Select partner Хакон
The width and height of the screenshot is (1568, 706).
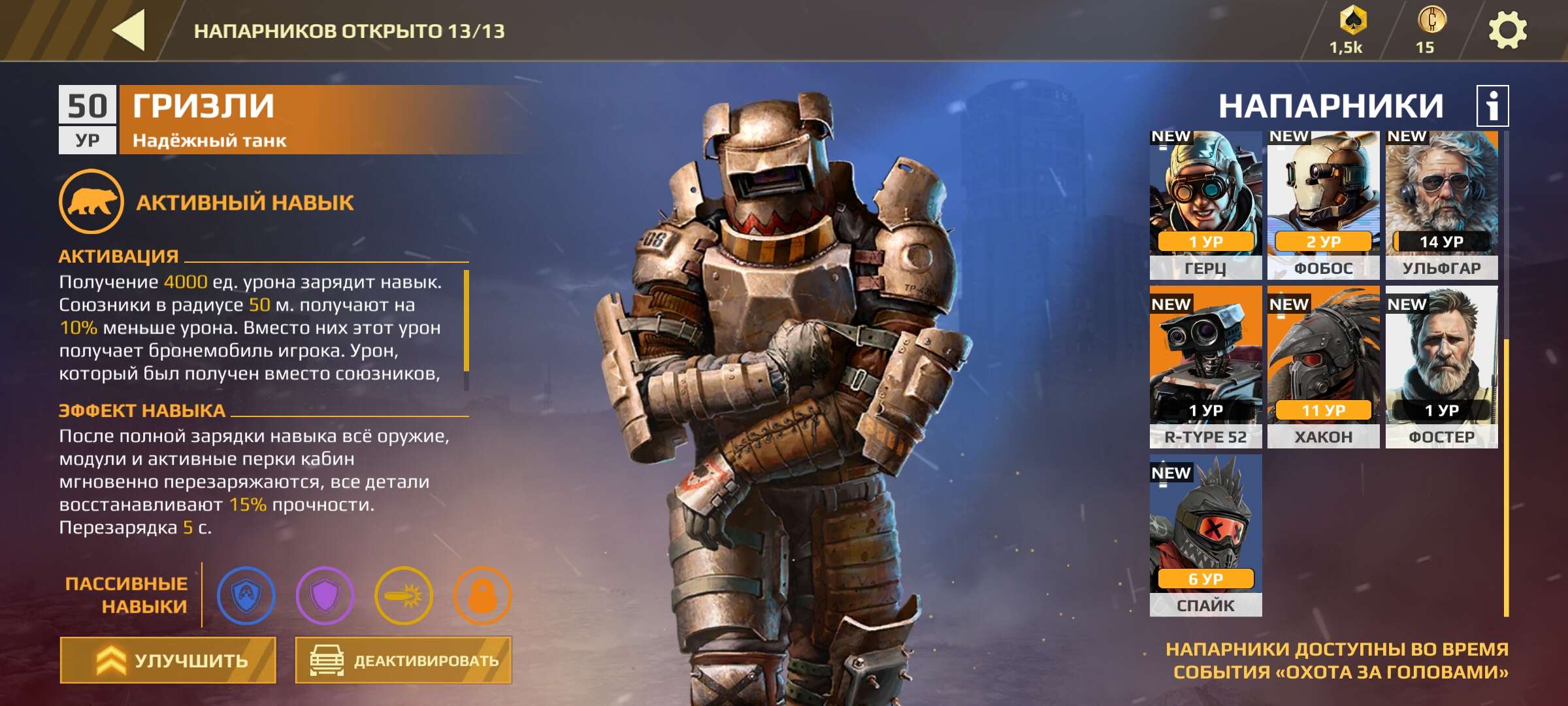coord(1323,366)
